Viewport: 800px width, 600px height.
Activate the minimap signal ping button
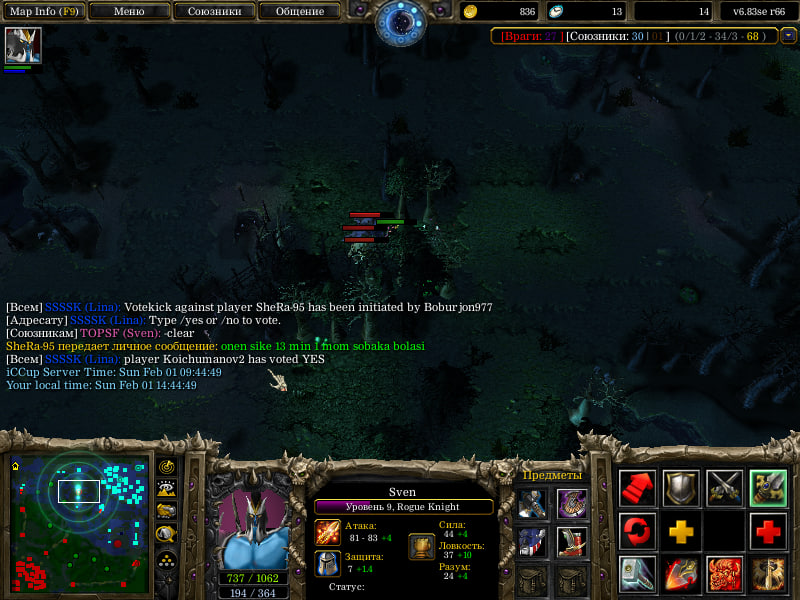(167, 467)
